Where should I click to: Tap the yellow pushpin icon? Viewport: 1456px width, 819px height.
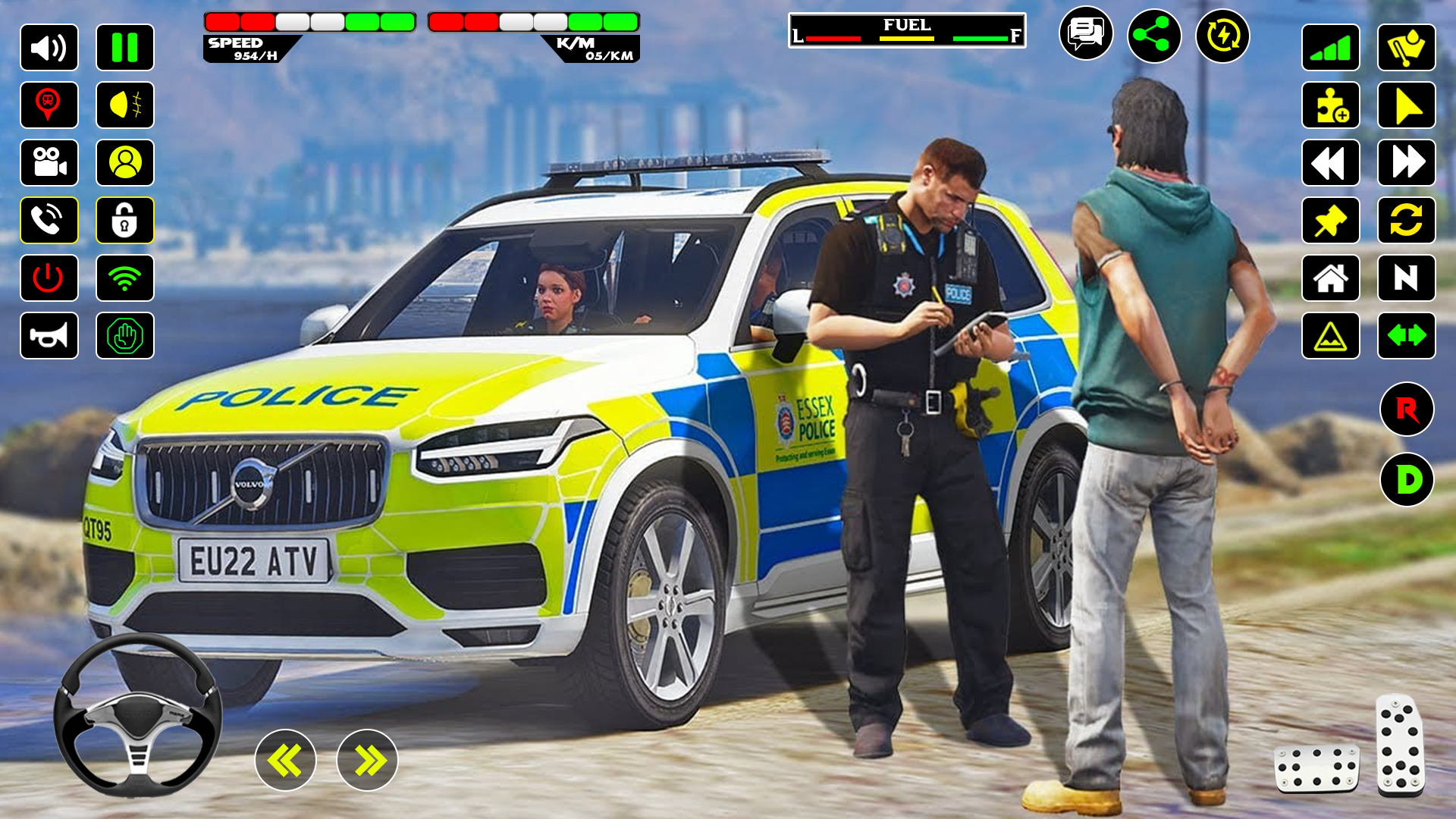pyautogui.click(x=1331, y=221)
